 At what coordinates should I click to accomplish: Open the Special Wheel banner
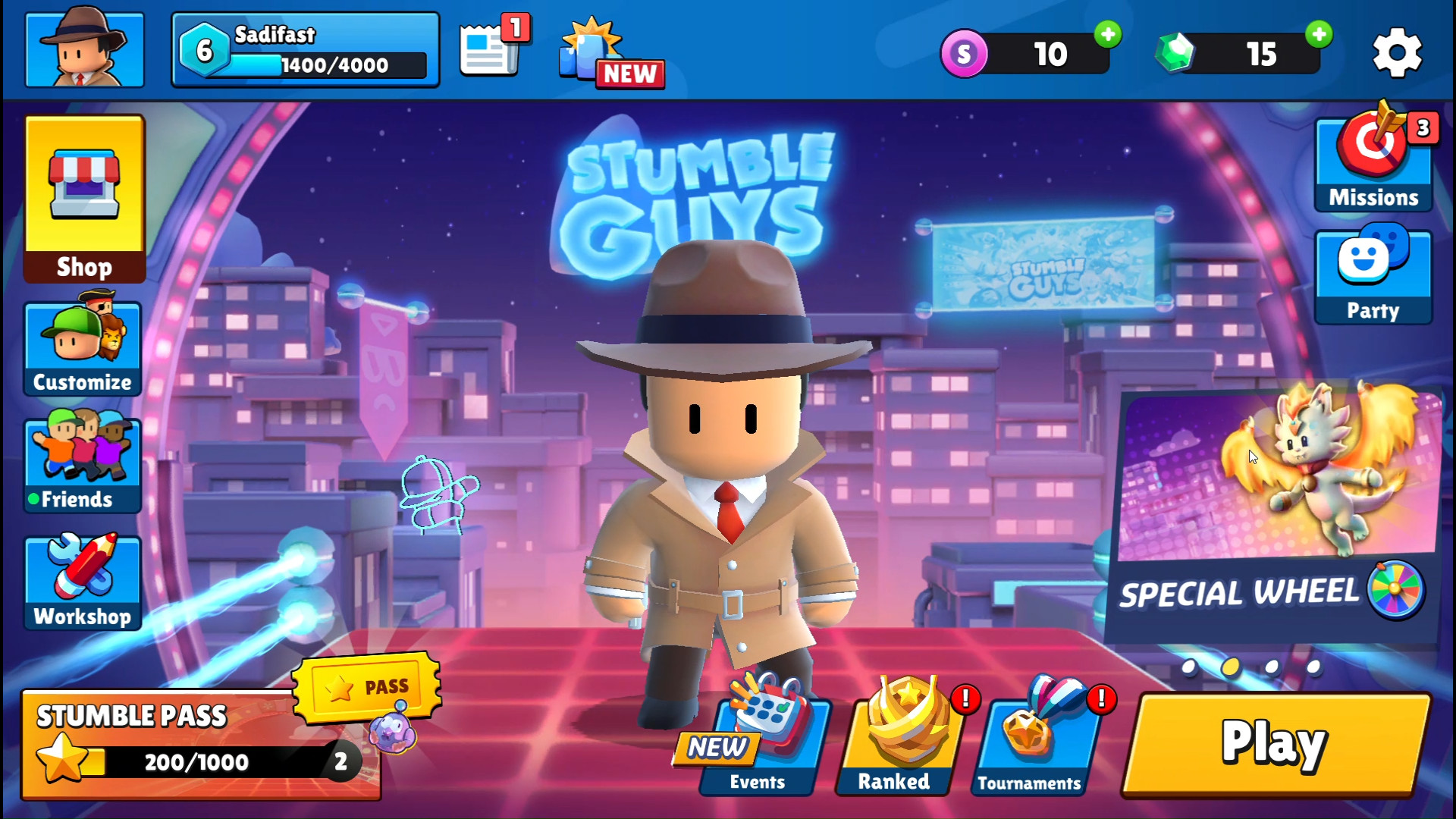1274,516
